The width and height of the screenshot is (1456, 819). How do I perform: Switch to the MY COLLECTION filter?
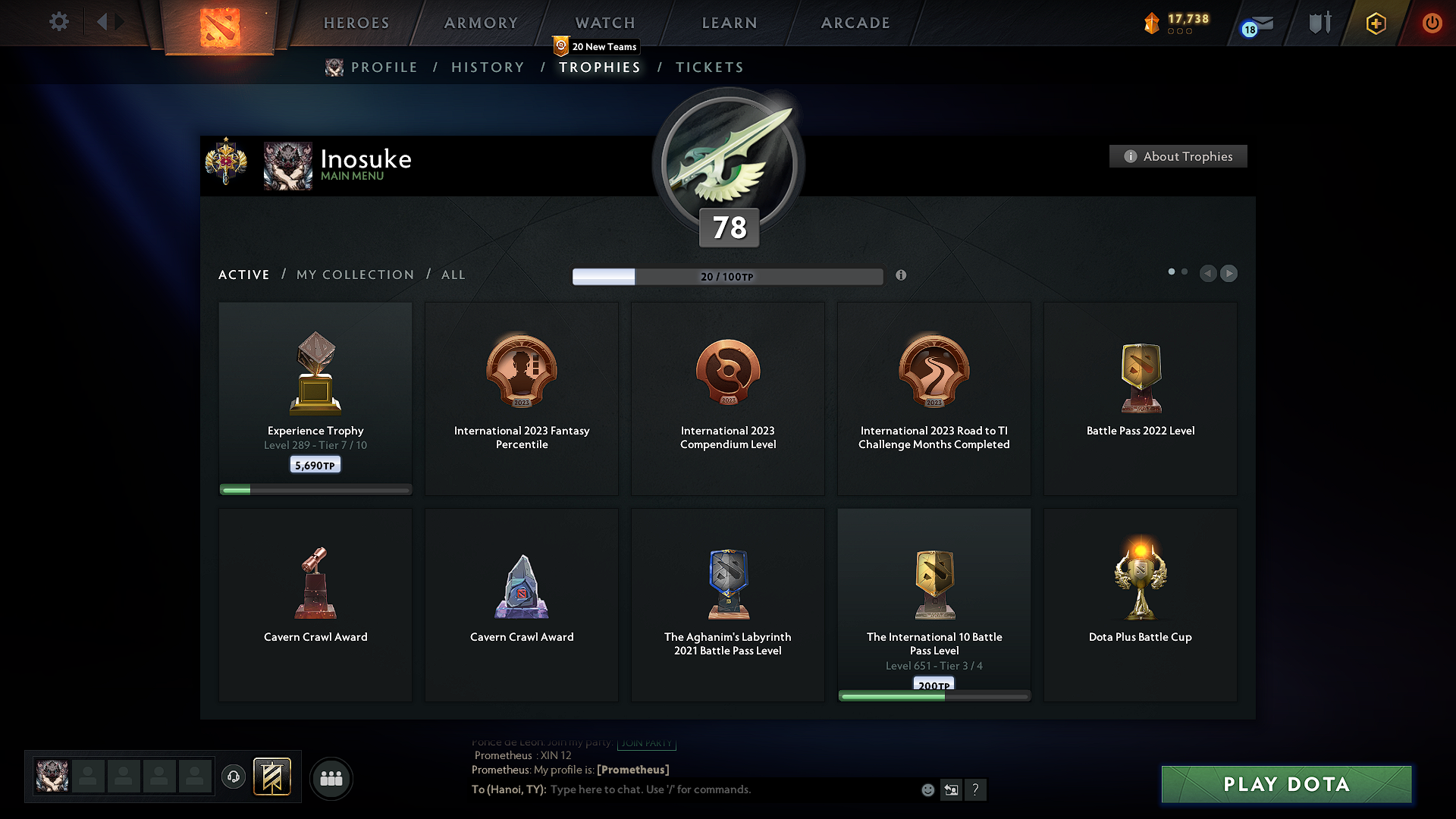pos(354,275)
